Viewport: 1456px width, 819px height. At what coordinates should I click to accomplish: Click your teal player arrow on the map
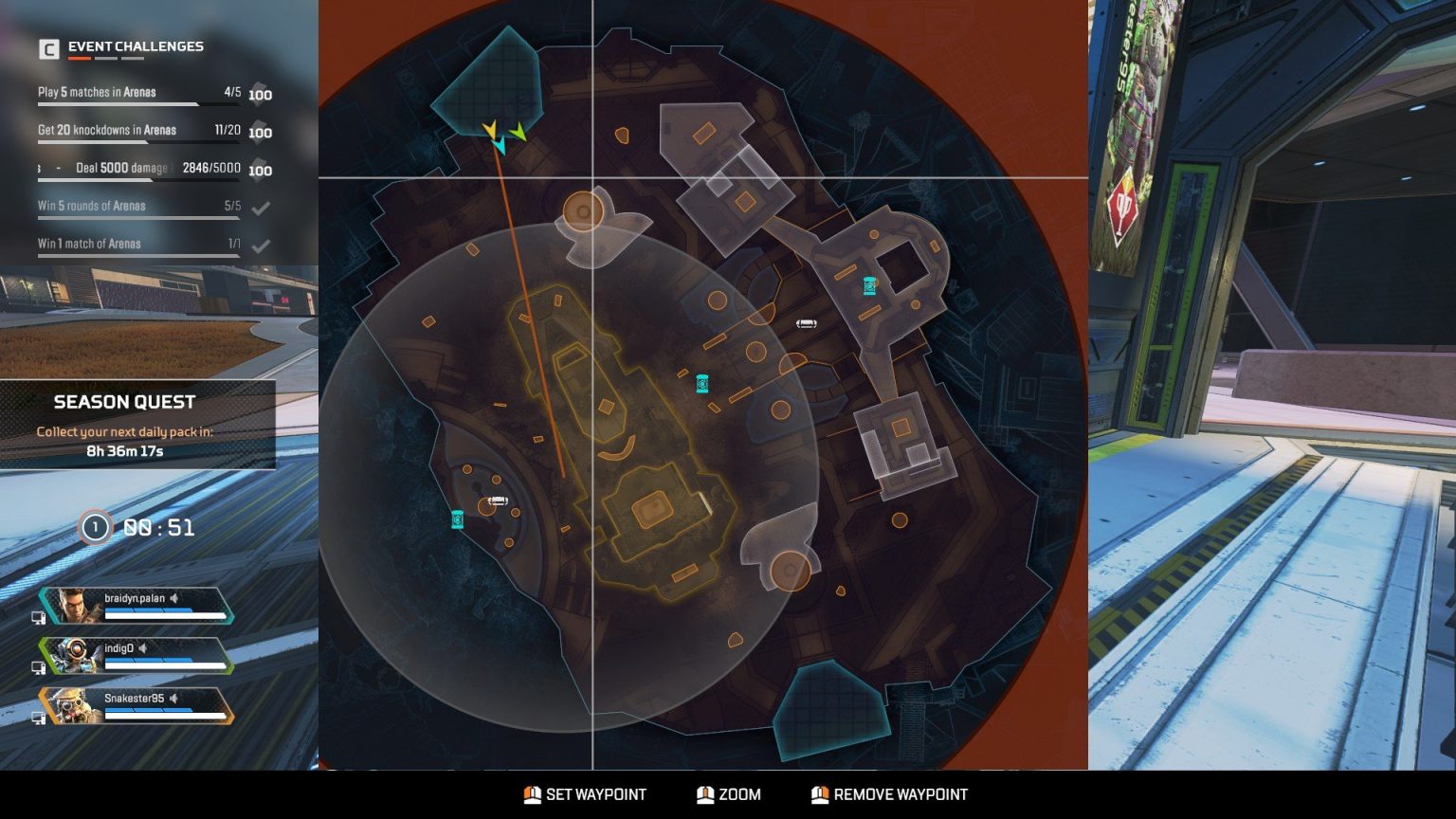click(500, 145)
